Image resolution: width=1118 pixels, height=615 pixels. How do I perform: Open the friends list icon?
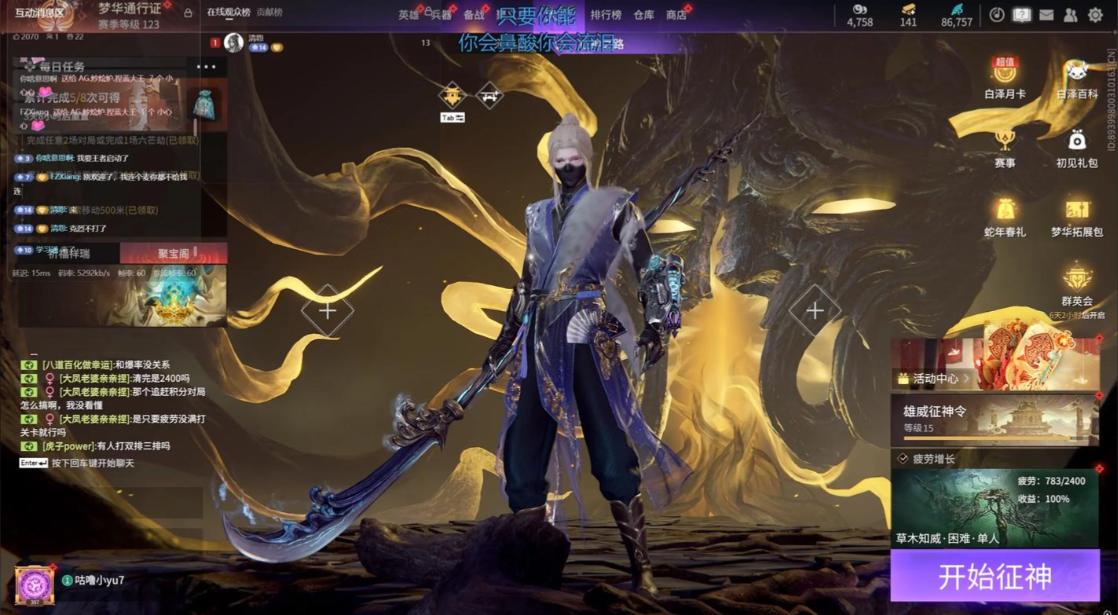tap(1070, 15)
